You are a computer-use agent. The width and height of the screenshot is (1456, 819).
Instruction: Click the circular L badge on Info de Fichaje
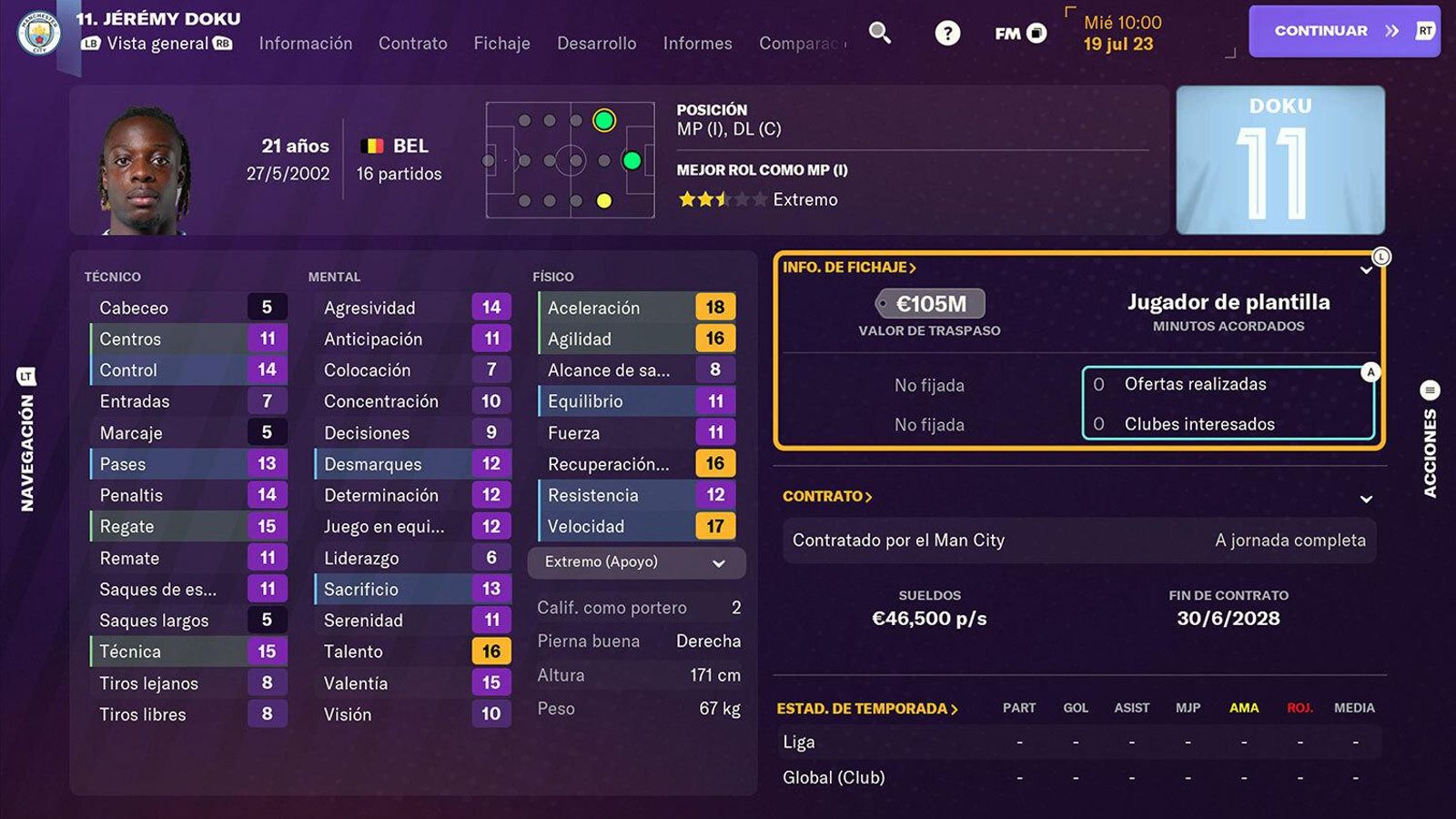pos(1381,258)
